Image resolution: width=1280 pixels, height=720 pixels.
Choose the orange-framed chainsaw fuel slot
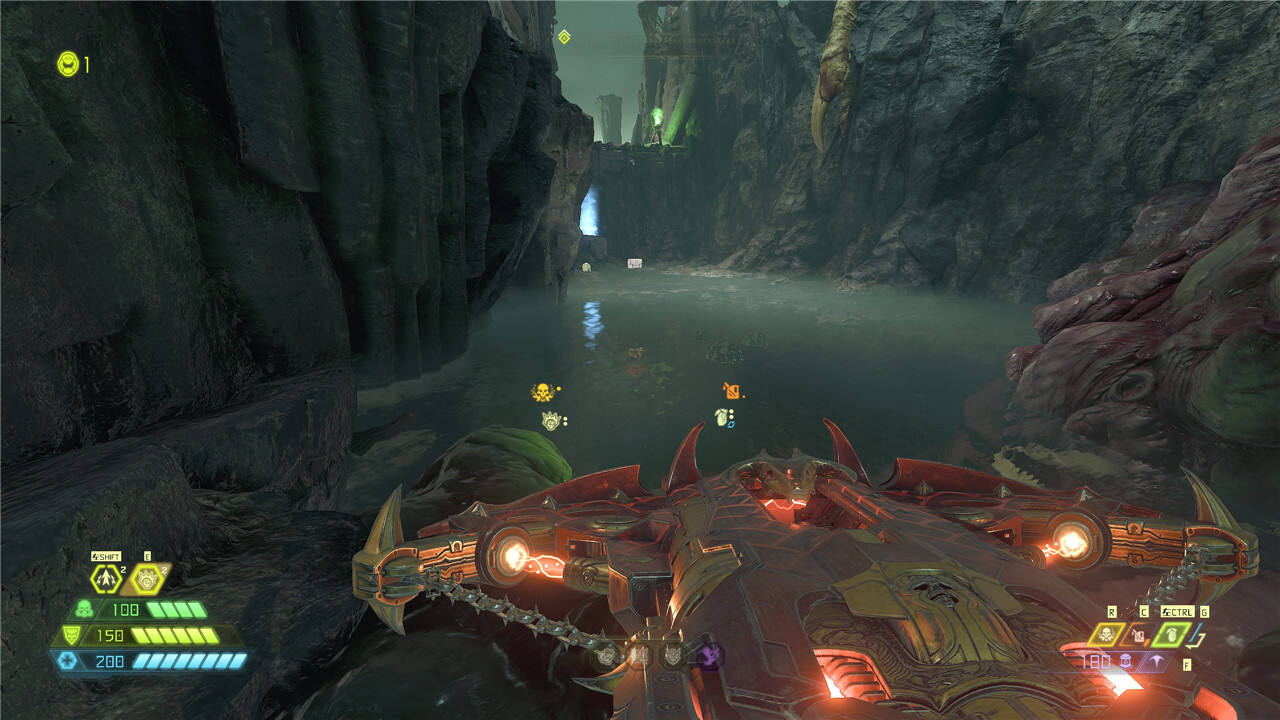(1138, 634)
